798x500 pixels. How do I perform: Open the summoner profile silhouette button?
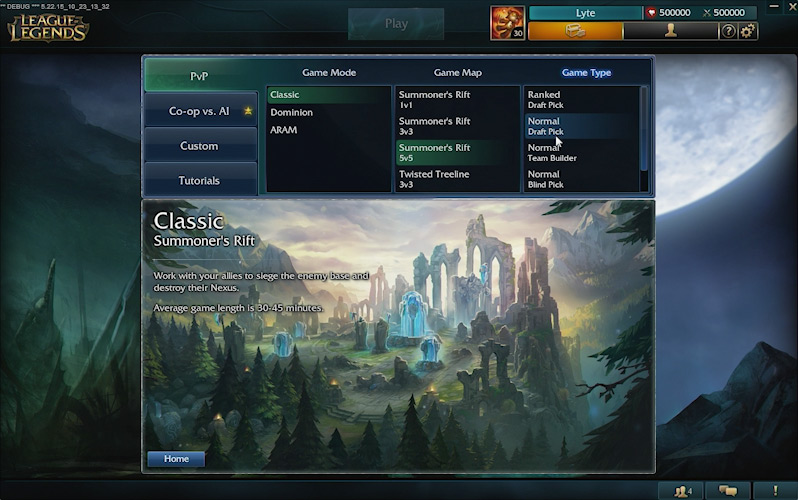pos(670,31)
